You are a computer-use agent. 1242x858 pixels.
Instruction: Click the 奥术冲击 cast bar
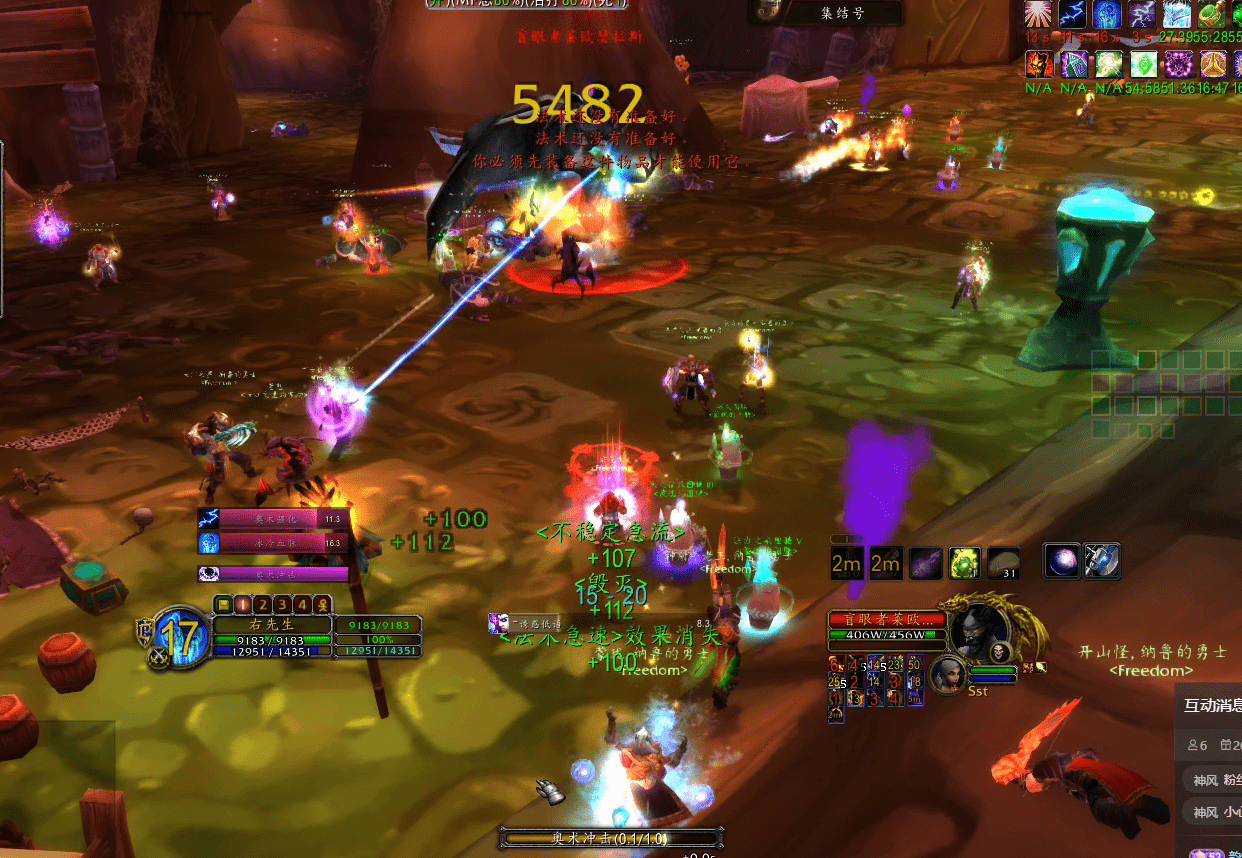[x=611, y=838]
